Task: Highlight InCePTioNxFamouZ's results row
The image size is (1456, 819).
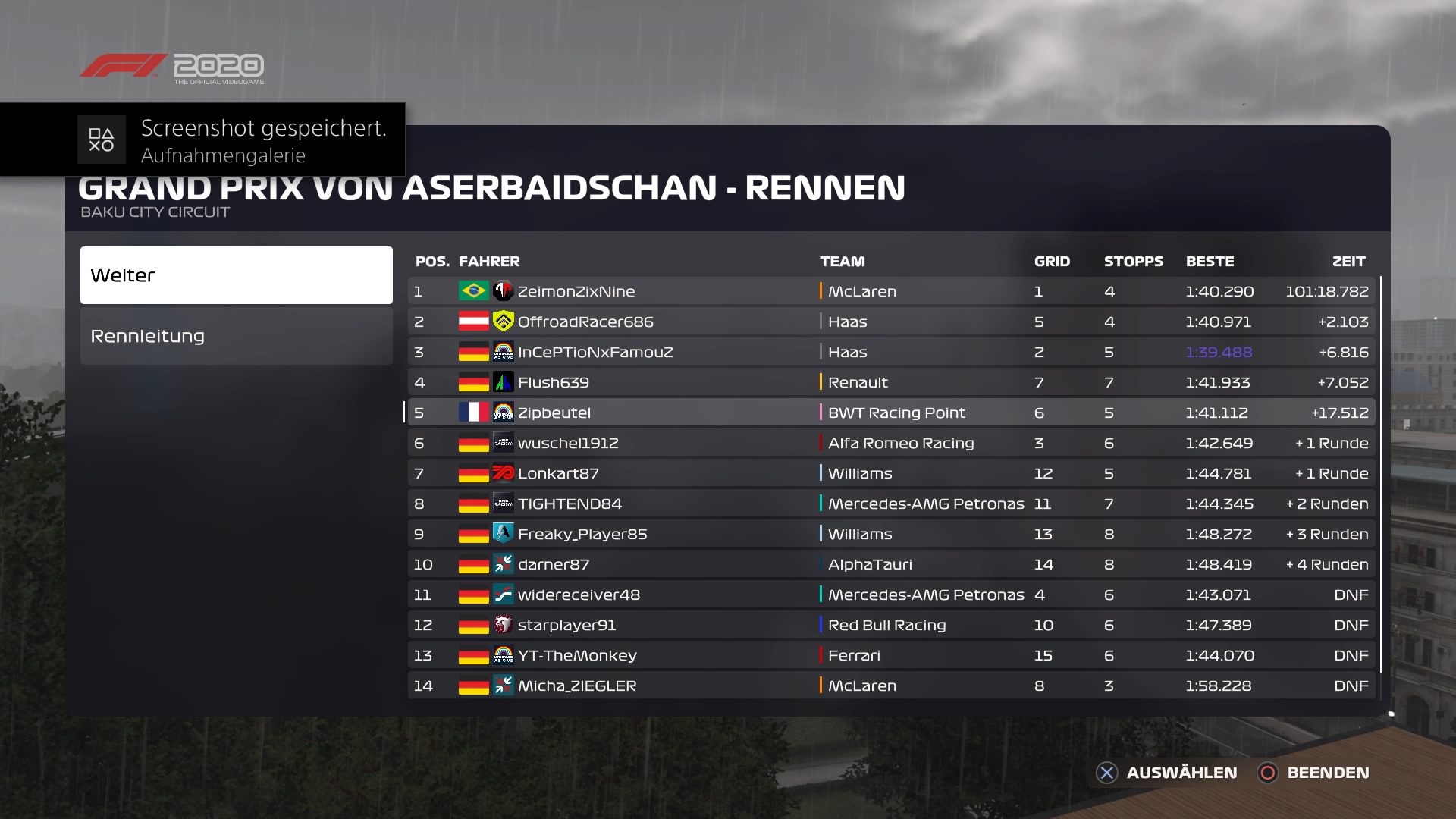Action: pos(891,352)
